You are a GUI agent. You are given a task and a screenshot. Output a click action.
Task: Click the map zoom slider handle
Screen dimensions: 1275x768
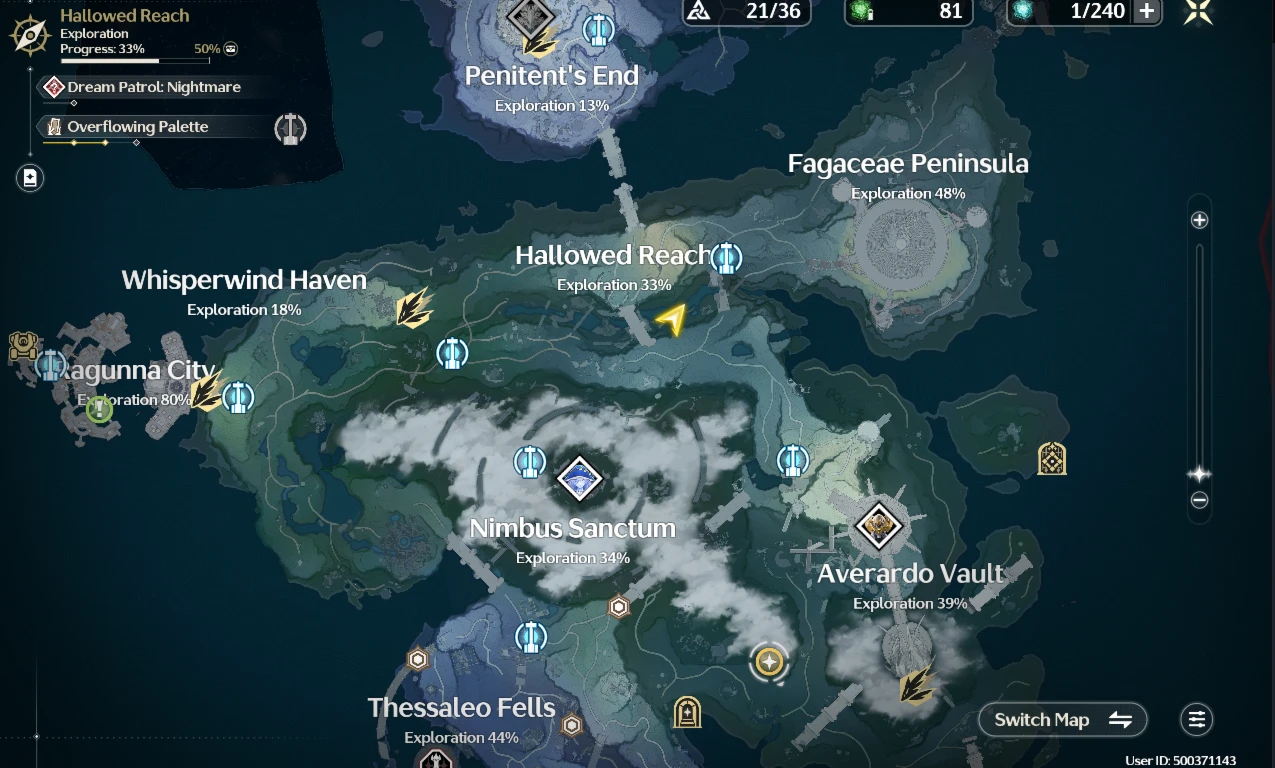1200,473
